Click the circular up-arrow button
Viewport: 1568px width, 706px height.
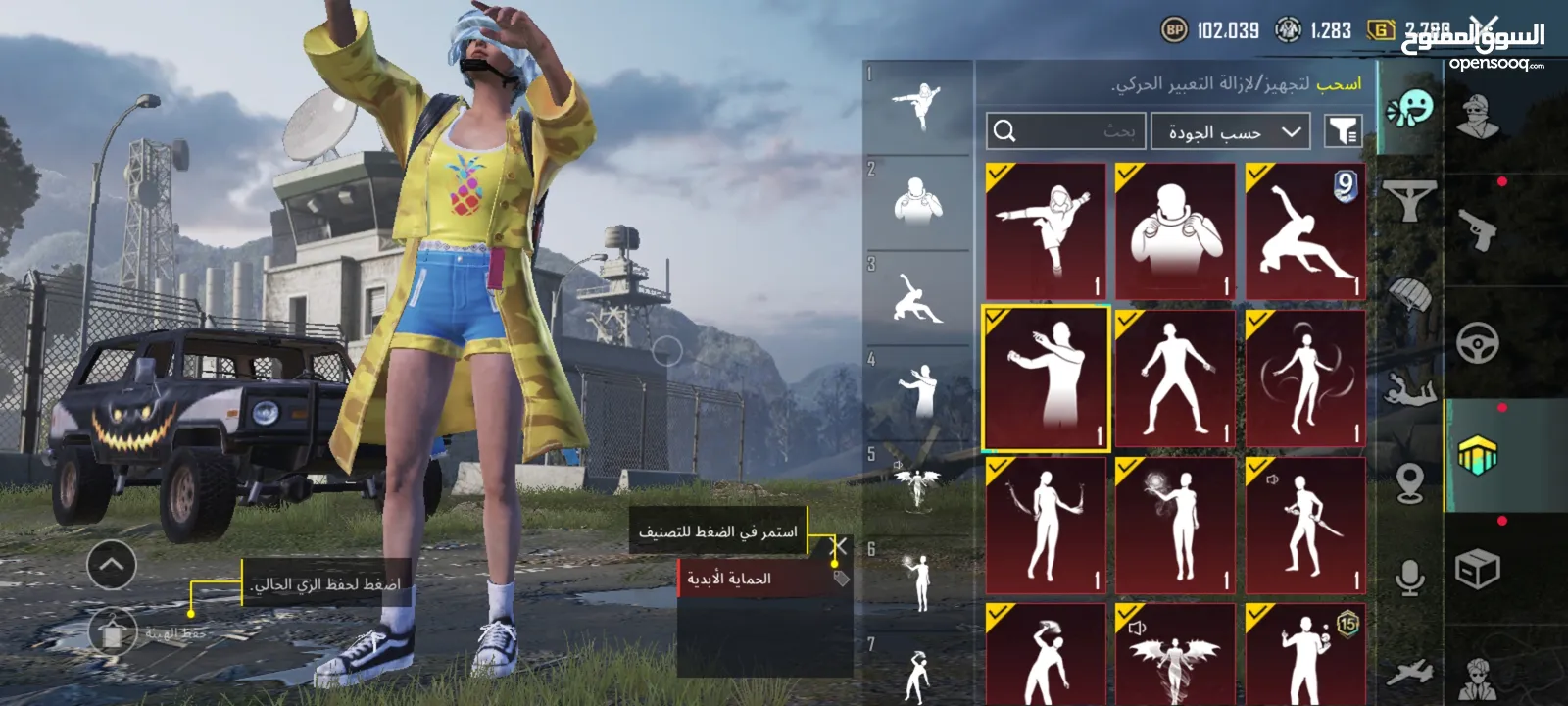pos(112,565)
